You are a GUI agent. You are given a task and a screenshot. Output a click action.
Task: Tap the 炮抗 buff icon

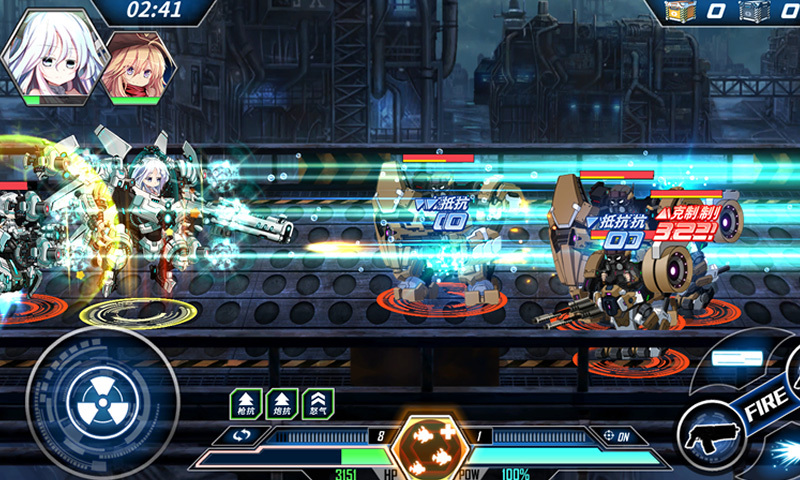pos(283,403)
